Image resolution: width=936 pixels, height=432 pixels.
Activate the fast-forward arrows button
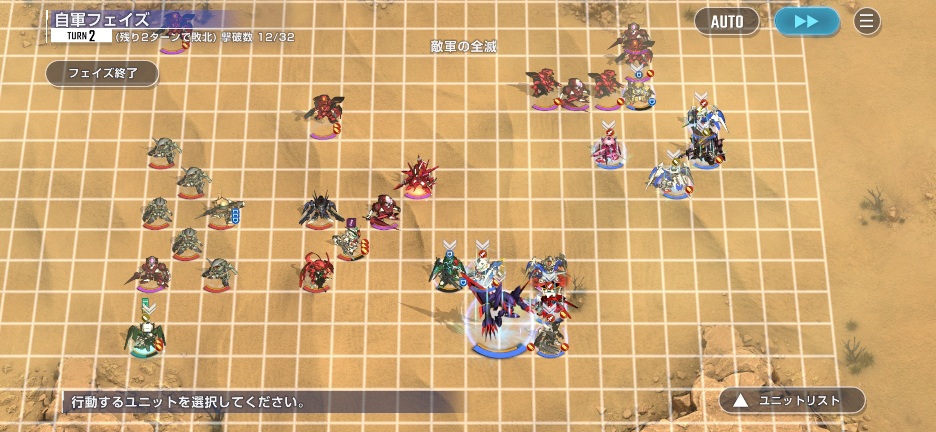[806, 21]
